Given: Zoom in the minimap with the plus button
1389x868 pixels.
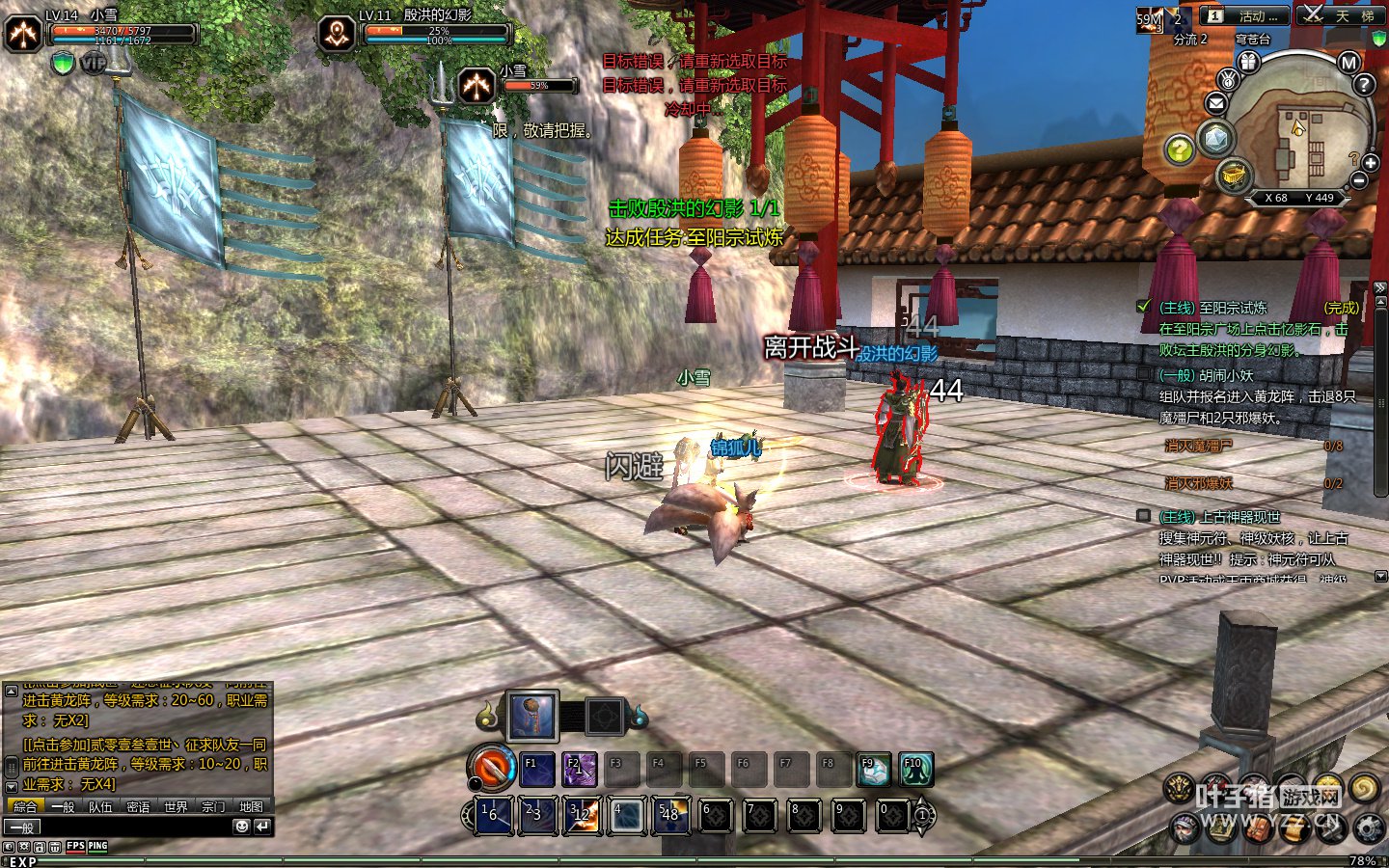Looking at the screenshot, I should 1371,163.
